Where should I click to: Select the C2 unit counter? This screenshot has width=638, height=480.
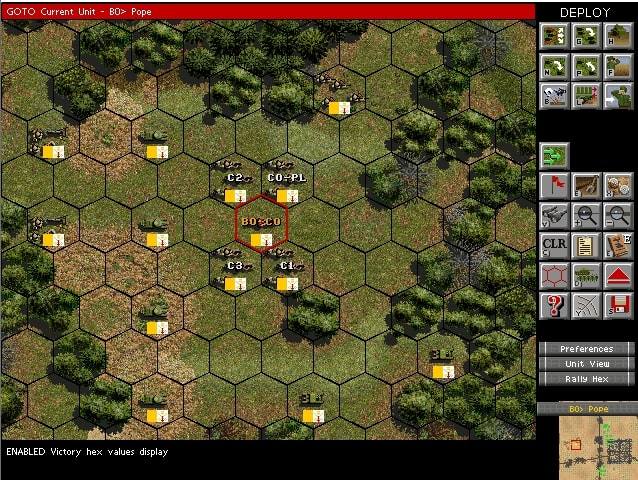point(235,184)
